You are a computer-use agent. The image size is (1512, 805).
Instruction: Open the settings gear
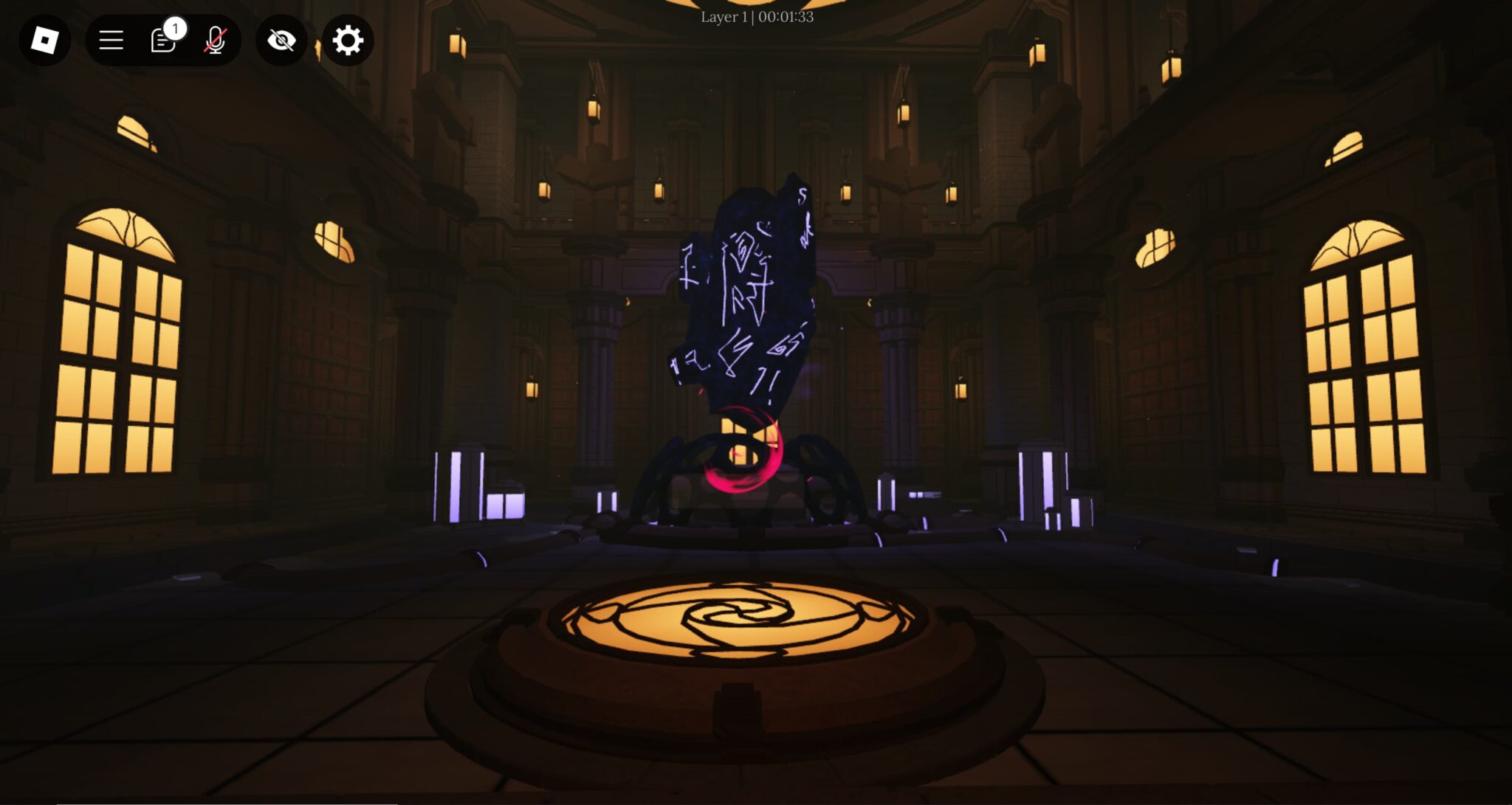[347, 41]
